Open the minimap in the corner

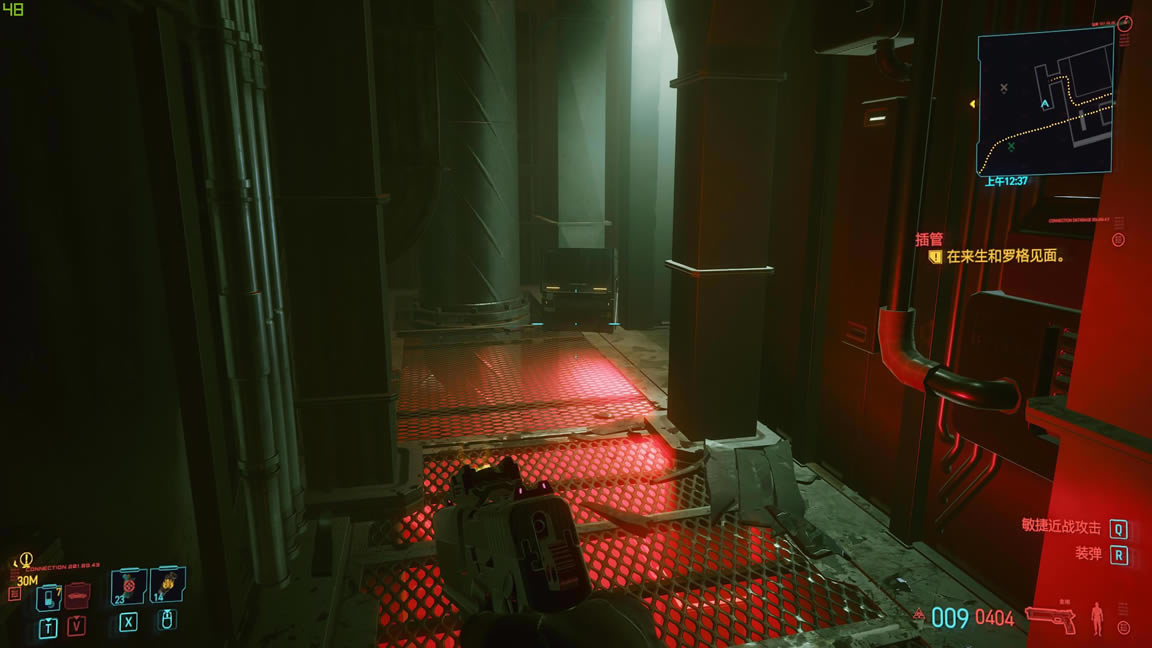coord(1045,100)
